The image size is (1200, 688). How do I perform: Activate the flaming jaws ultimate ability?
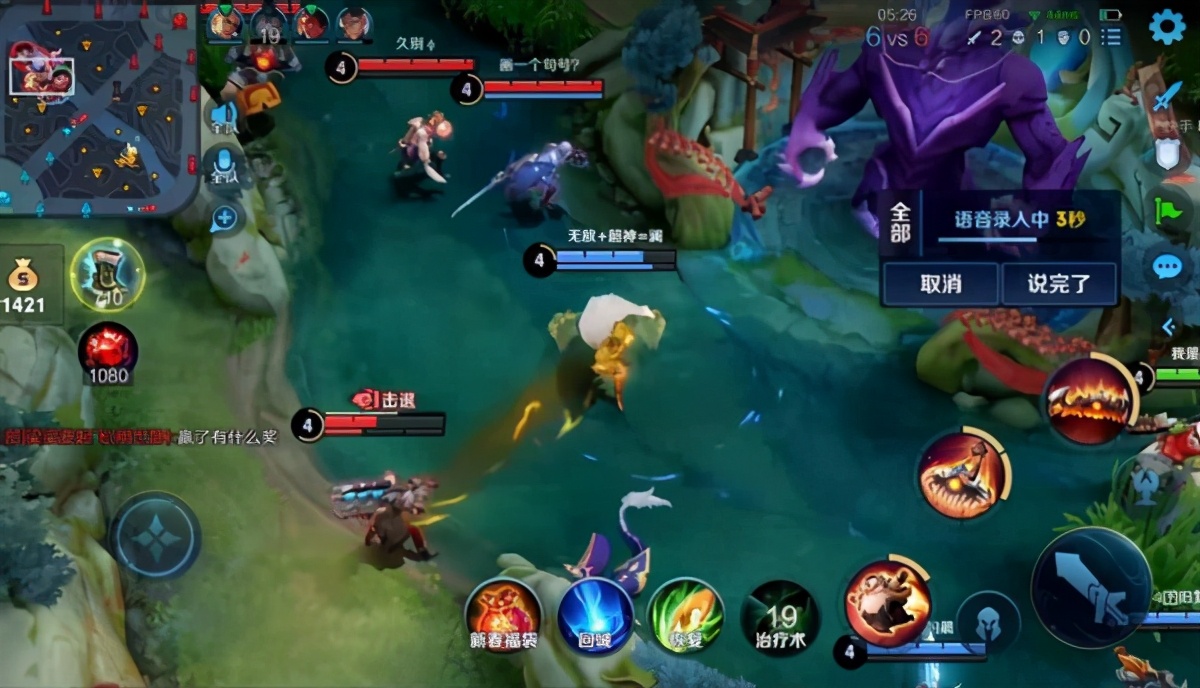(x=1089, y=400)
